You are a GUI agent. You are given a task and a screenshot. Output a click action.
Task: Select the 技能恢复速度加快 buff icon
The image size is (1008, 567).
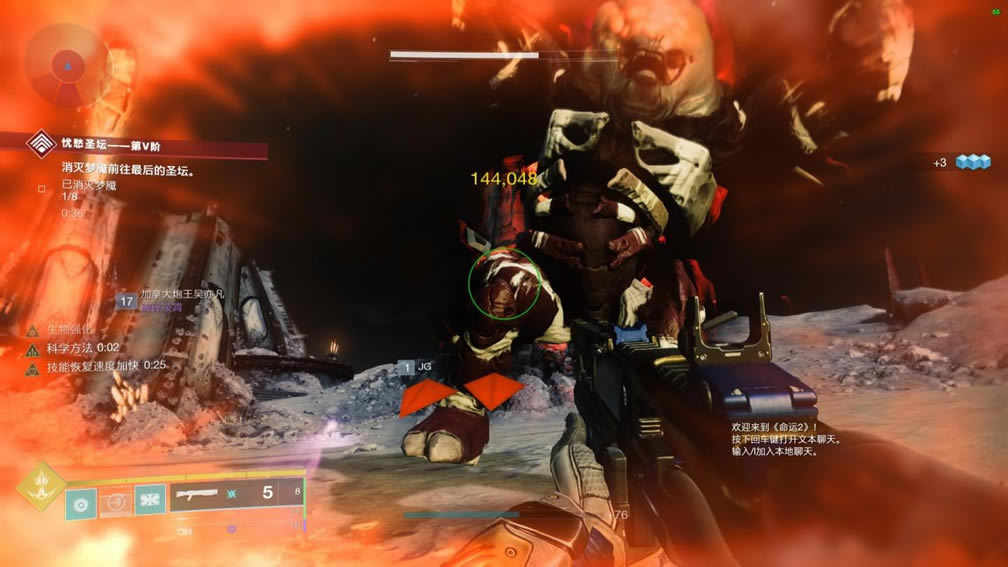click(x=32, y=367)
